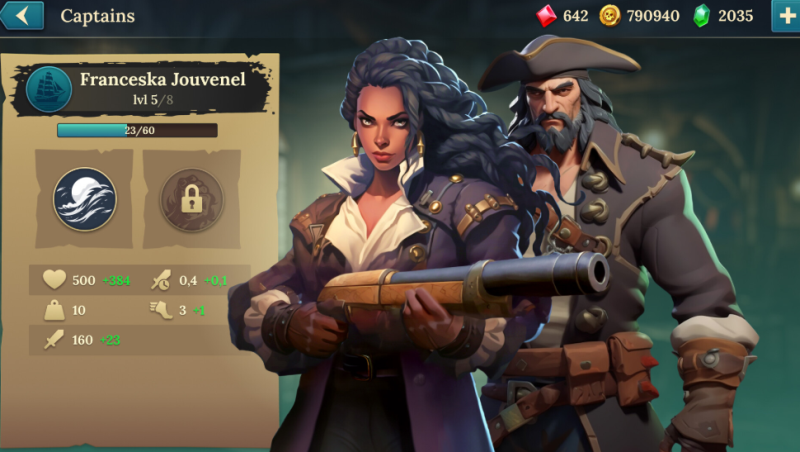This screenshot has width=800, height=452.
Task: Tap the locked skill slot
Action: click(191, 199)
